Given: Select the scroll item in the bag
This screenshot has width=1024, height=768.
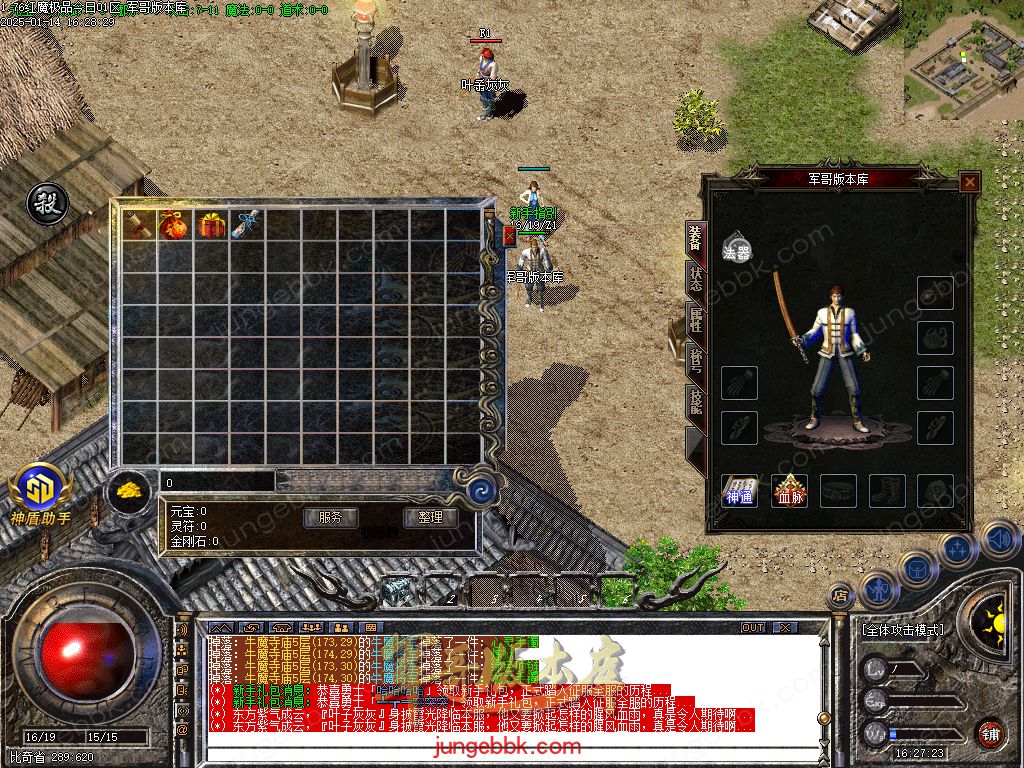Looking at the screenshot, I should (x=140, y=225).
